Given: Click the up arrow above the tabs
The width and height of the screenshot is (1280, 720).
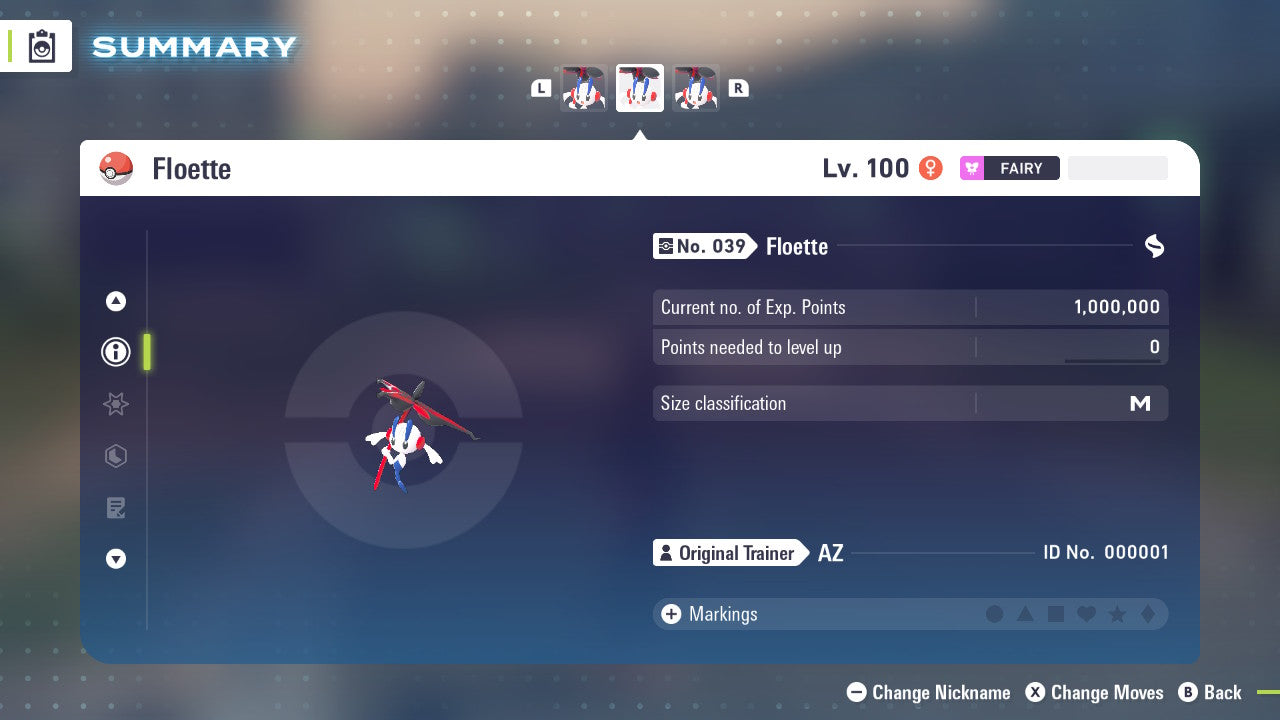Looking at the screenshot, I should (116, 301).
